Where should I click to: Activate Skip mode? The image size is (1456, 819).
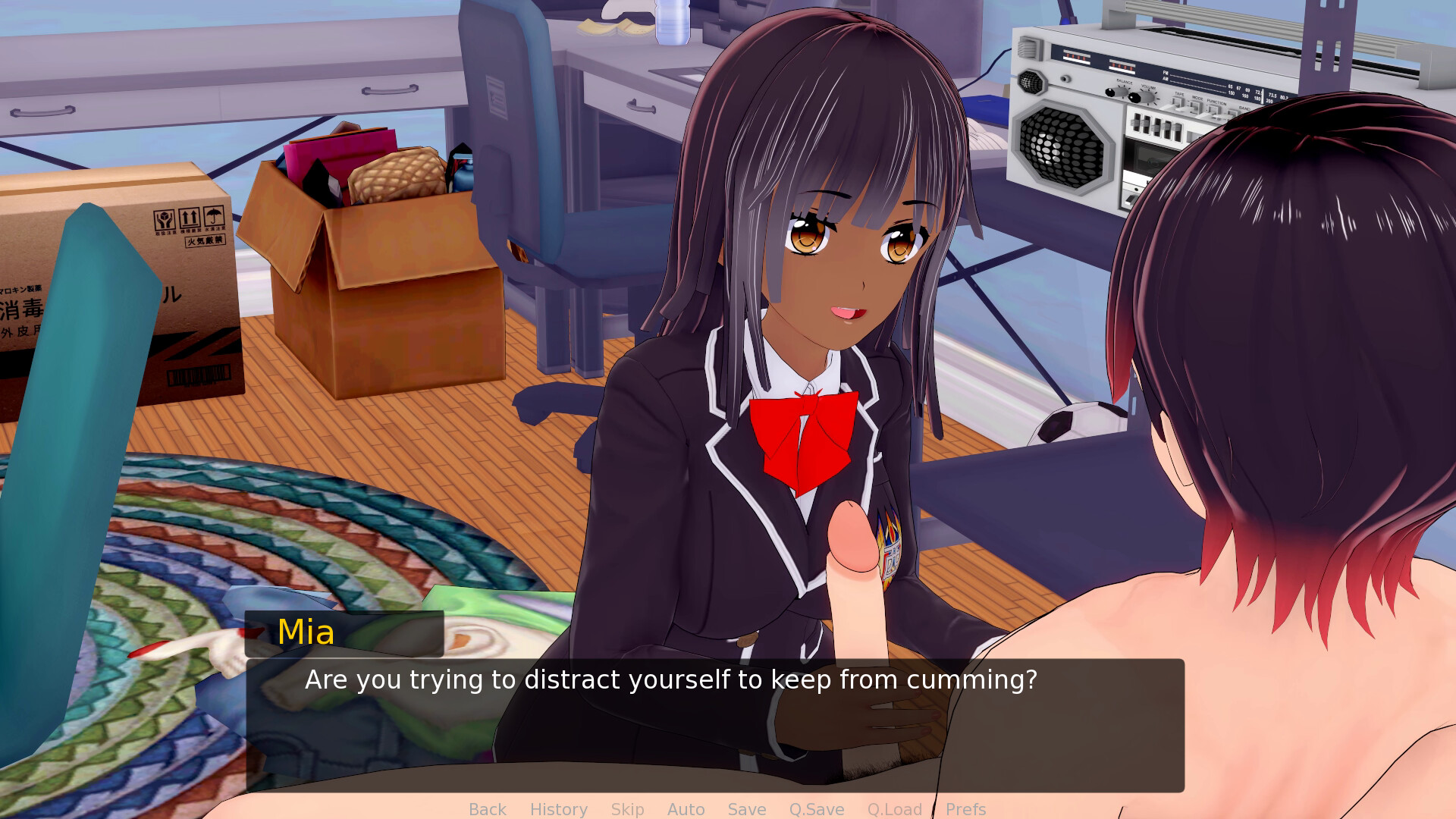pyautogui.click(x=627, y=809)
